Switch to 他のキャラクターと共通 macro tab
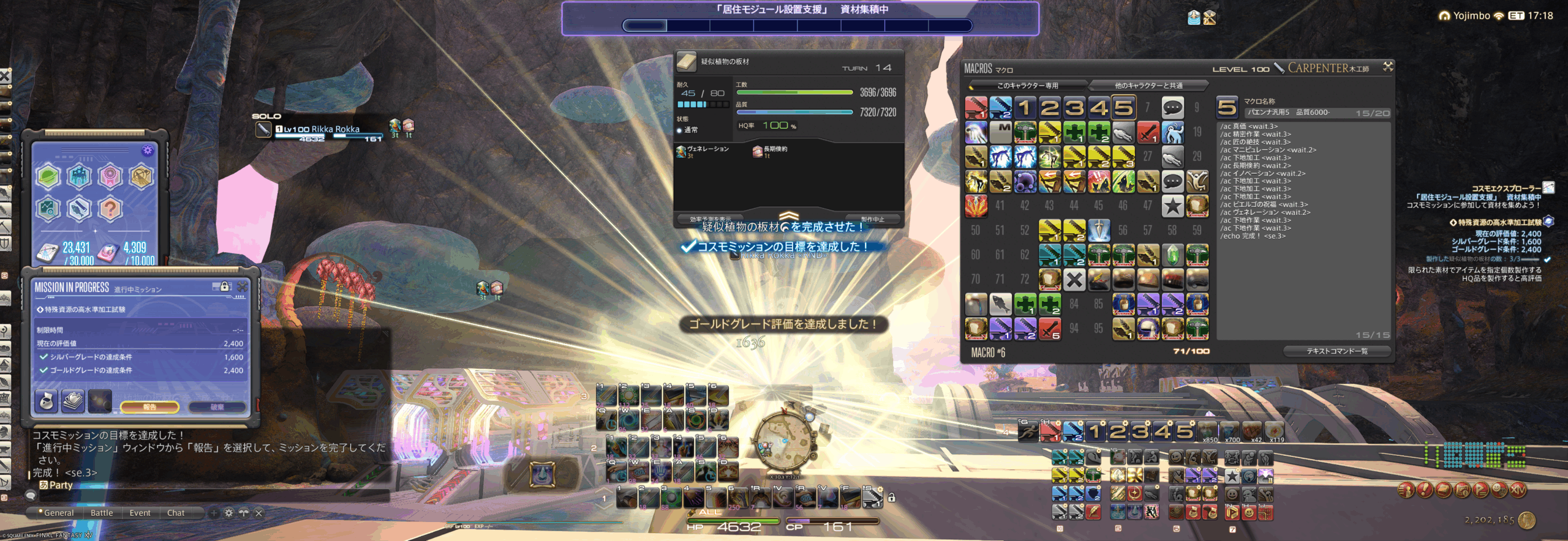The image size is (1568, 541). (x=1148, y=86)
